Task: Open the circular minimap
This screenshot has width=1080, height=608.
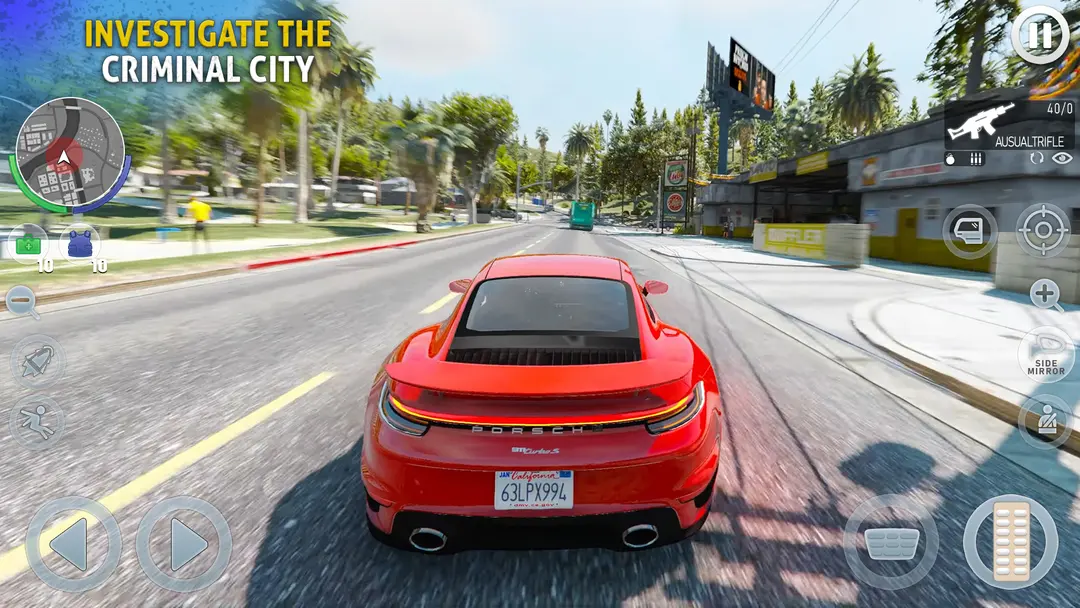Action: (68, 154)
